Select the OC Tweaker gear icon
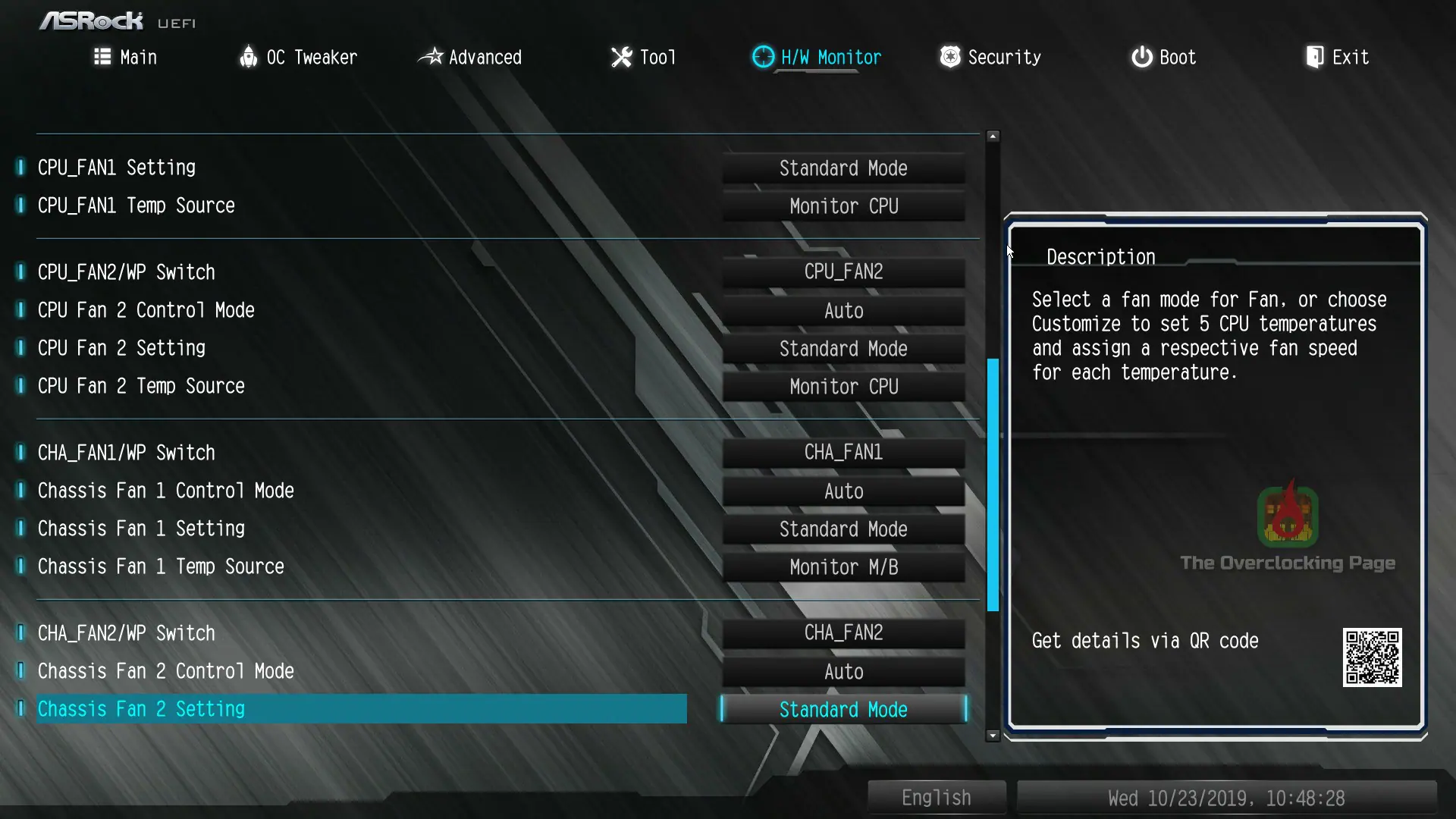1456x819 pixels. pos(249,57)
